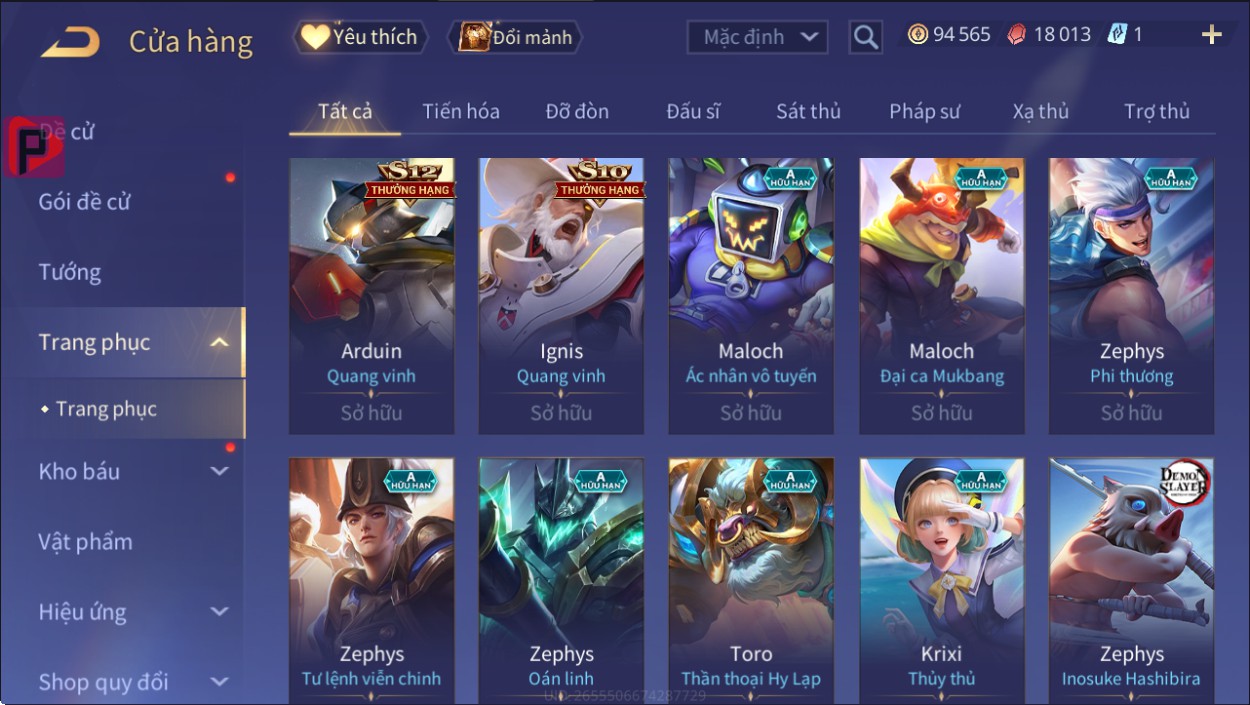Switch to the Đỡ đòn tab
1250x705 pixels.
[x=577, y=111]
